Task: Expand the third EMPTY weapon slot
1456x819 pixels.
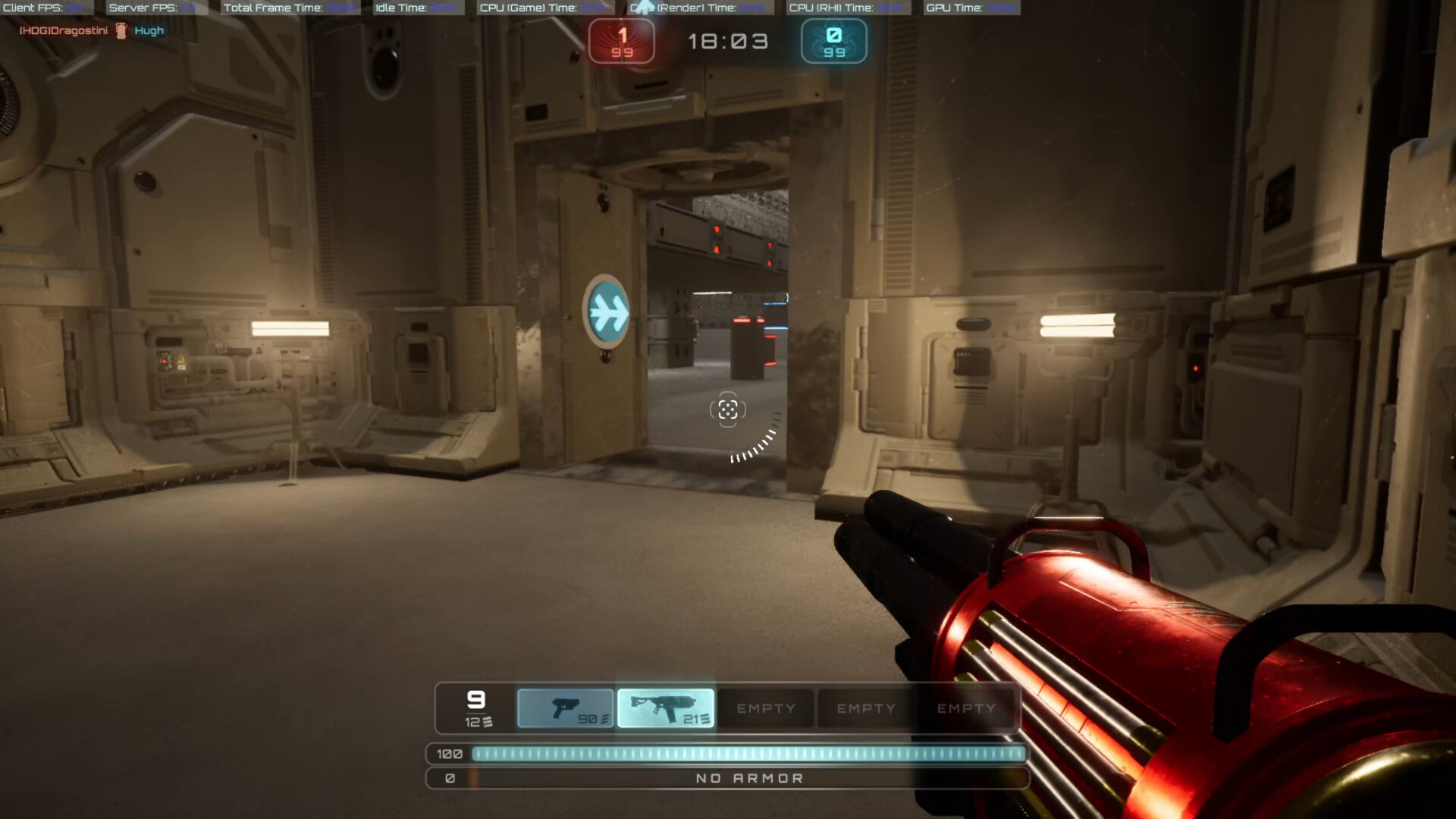Action: (x=967, y=708)
